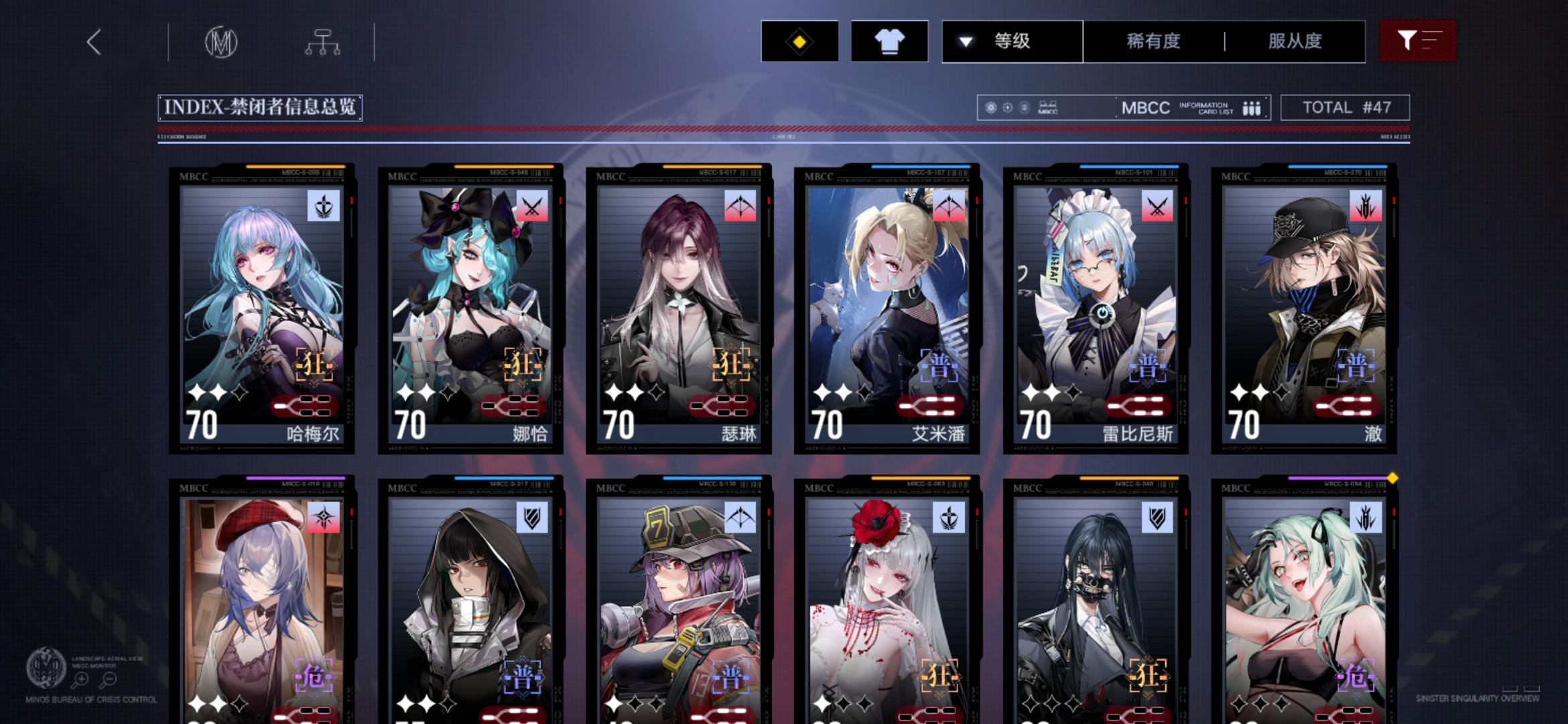Click the hierarchy tree icon near the logo
This screenshot has width=1568, height=724.
[x=324, y=42]
